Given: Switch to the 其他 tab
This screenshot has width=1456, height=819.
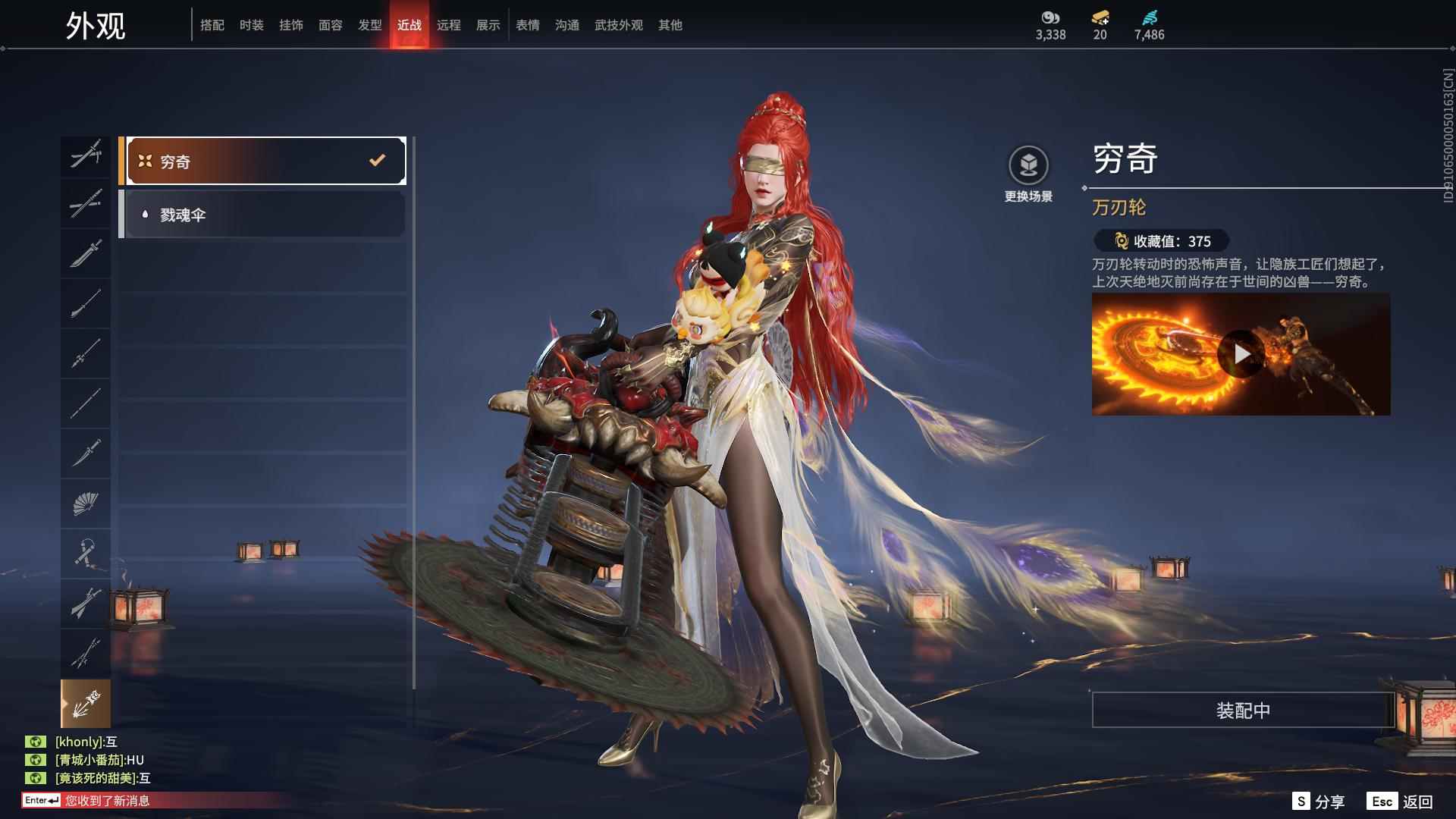Looking at the screenshot, I should pos(670,25).
